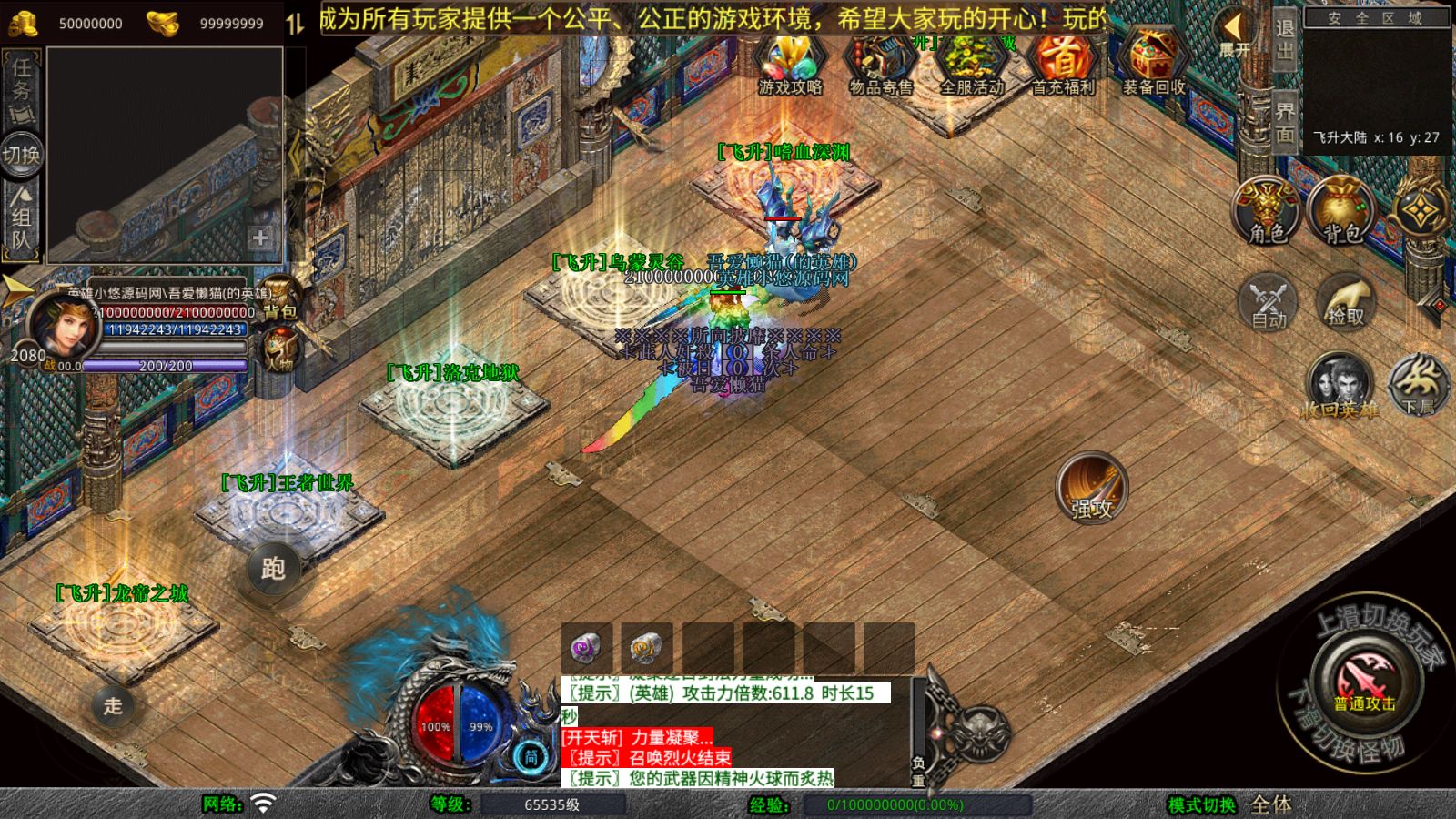Switch to 走 walk mode
The image size is (1456, 819).
tap(113, 705)
